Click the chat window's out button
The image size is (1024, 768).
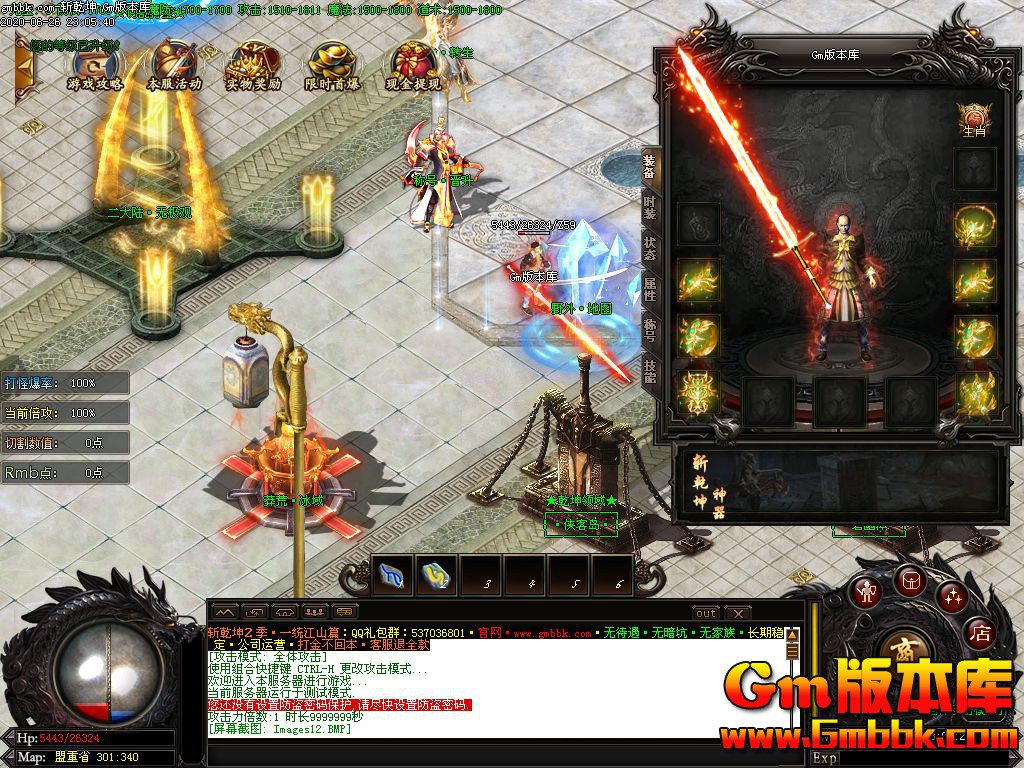pos(706,612)
